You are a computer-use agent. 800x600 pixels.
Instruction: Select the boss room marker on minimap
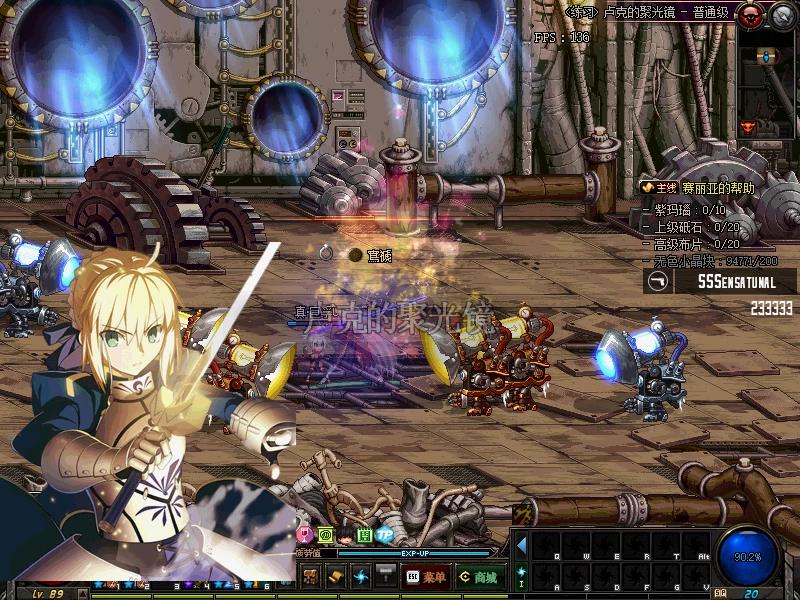pos(748,127)
